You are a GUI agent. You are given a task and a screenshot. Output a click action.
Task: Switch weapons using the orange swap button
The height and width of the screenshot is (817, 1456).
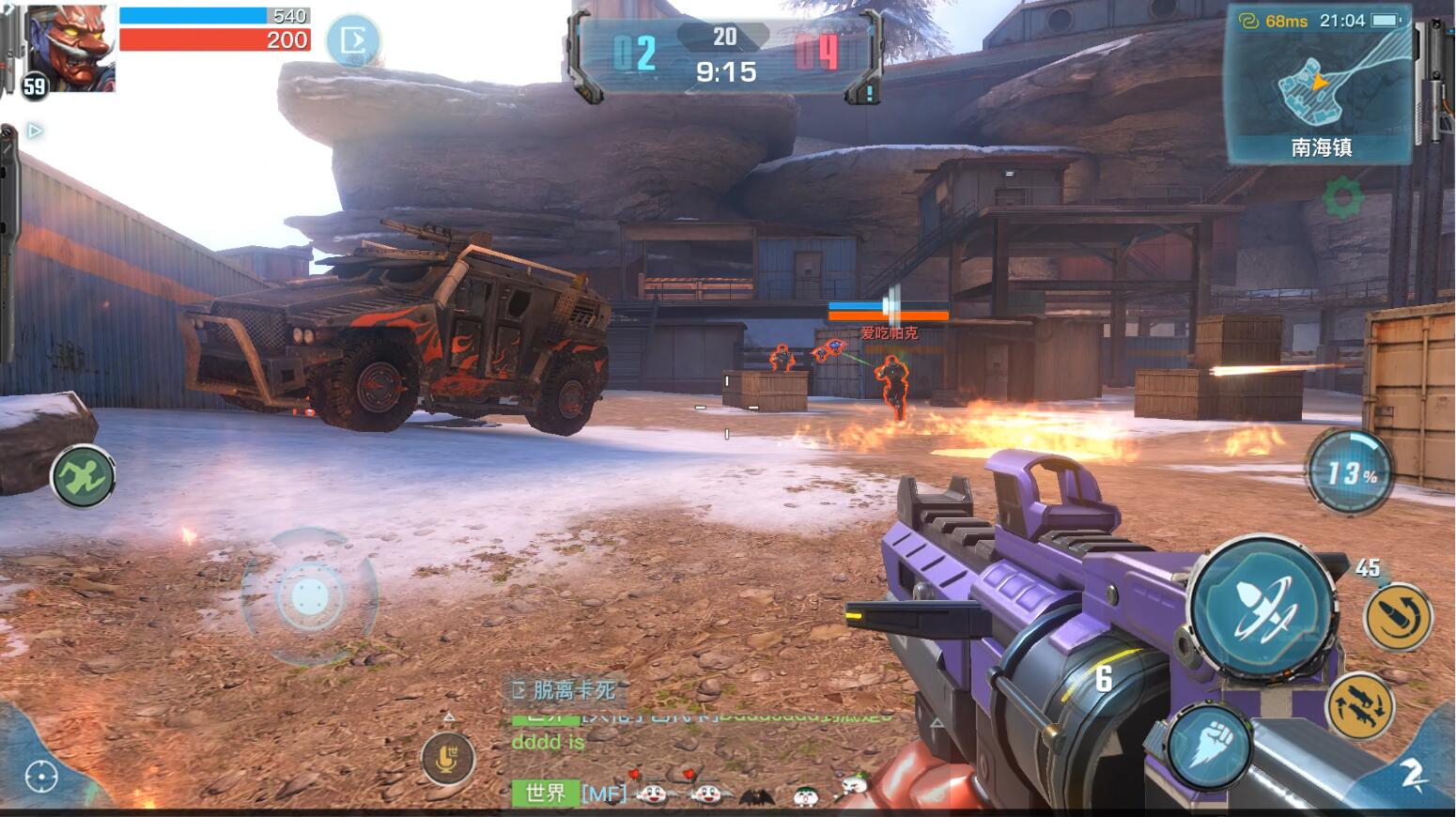1359,703
